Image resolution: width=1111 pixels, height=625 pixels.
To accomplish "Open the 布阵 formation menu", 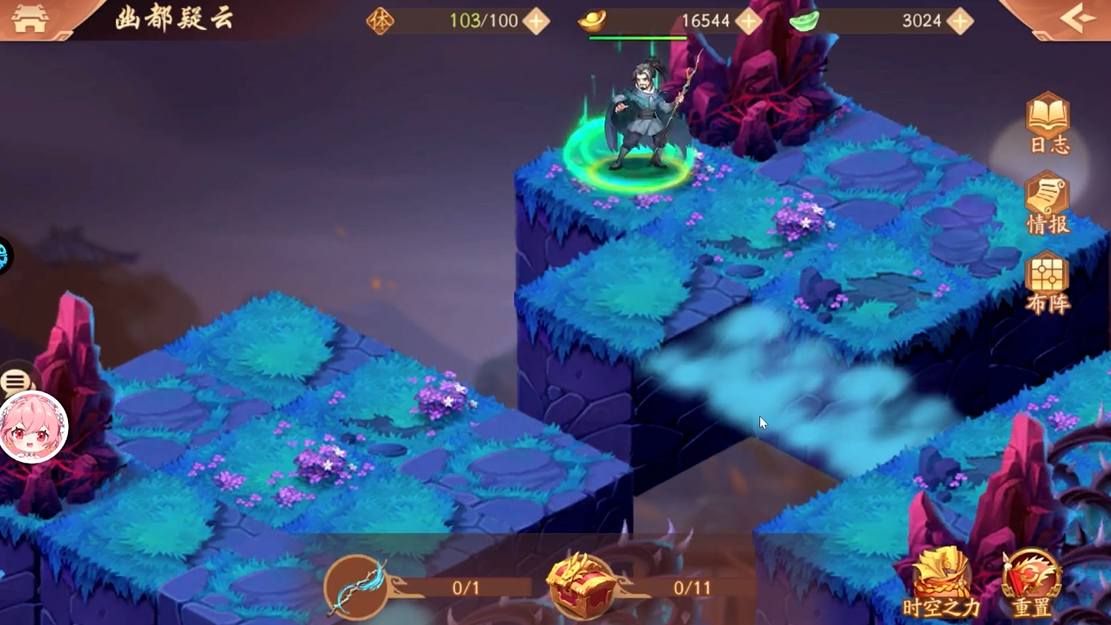I will click(1048, 282).
